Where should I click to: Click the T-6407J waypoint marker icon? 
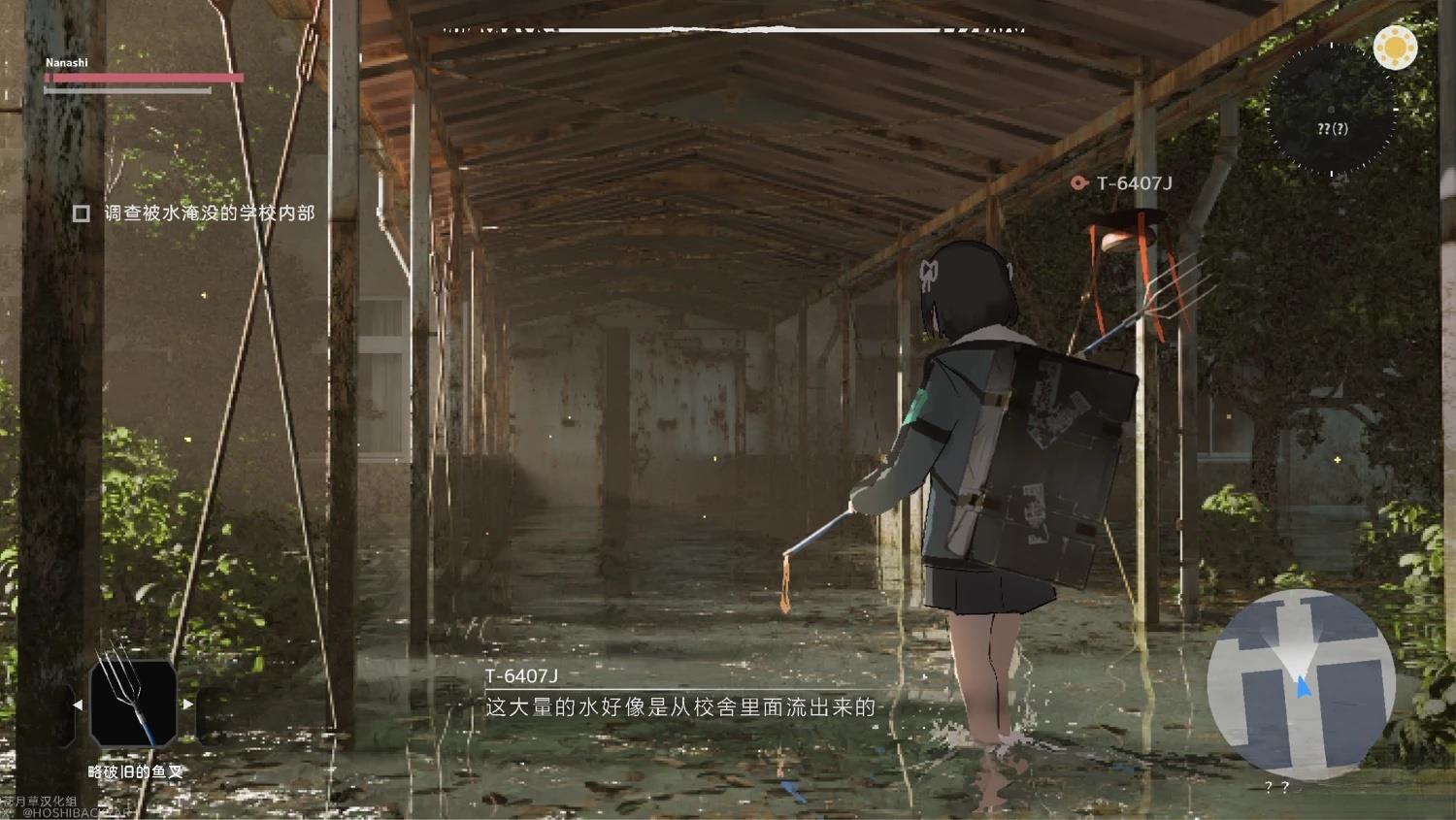pyautogui.click(x=1134, y=181)
